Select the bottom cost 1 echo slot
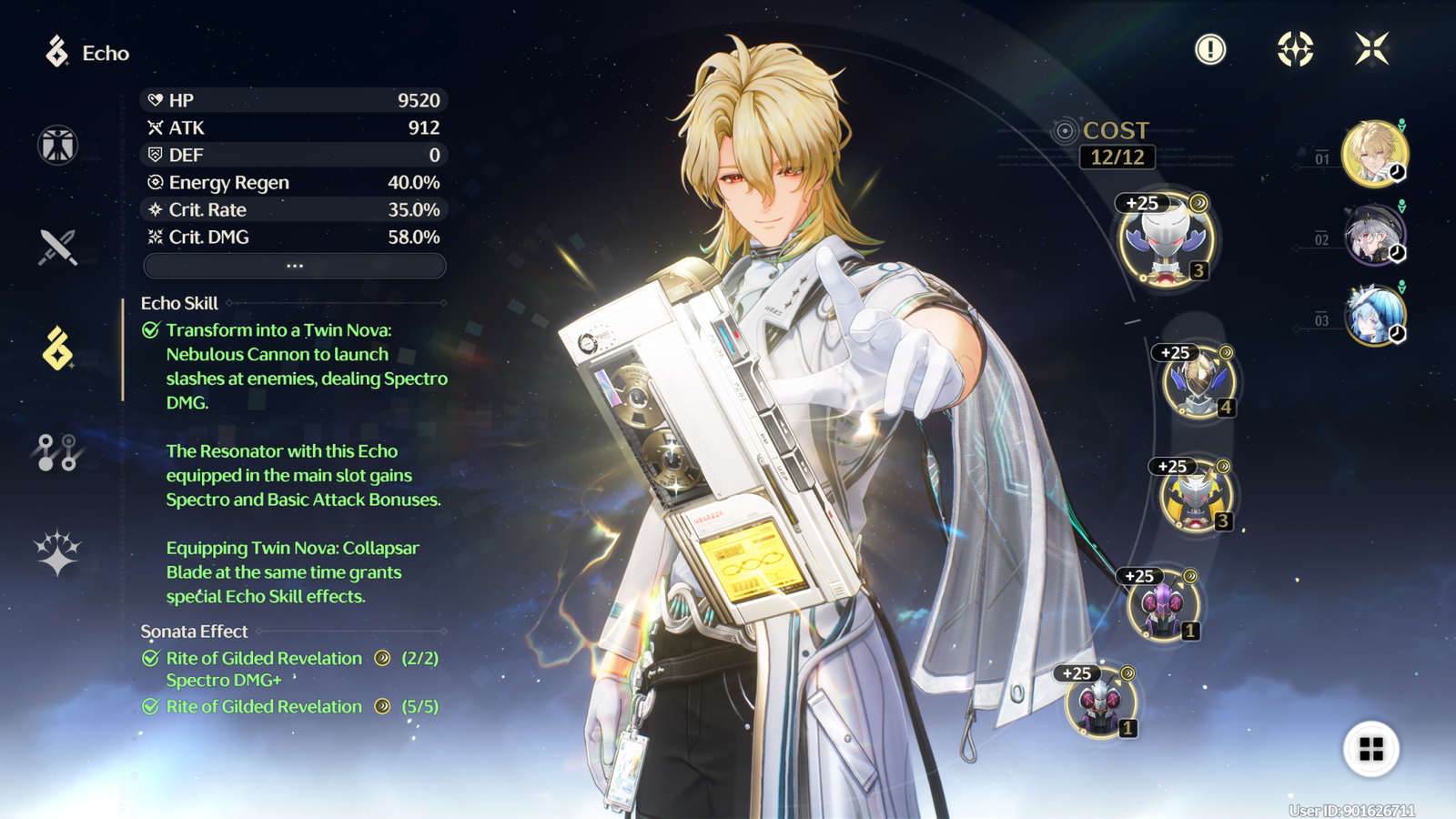 1100,702
